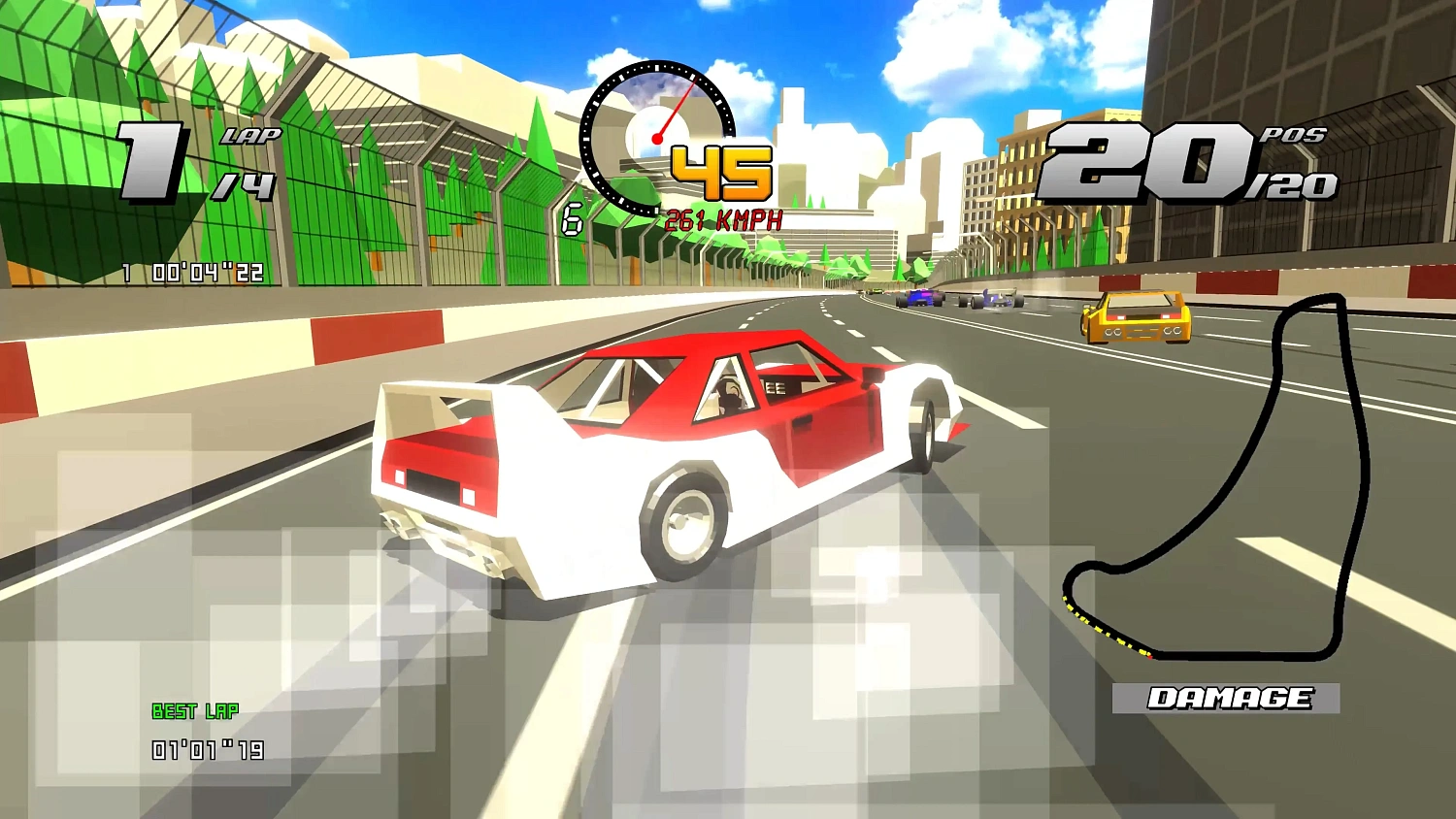Click the LAP label next to the counter

point(250,136)
